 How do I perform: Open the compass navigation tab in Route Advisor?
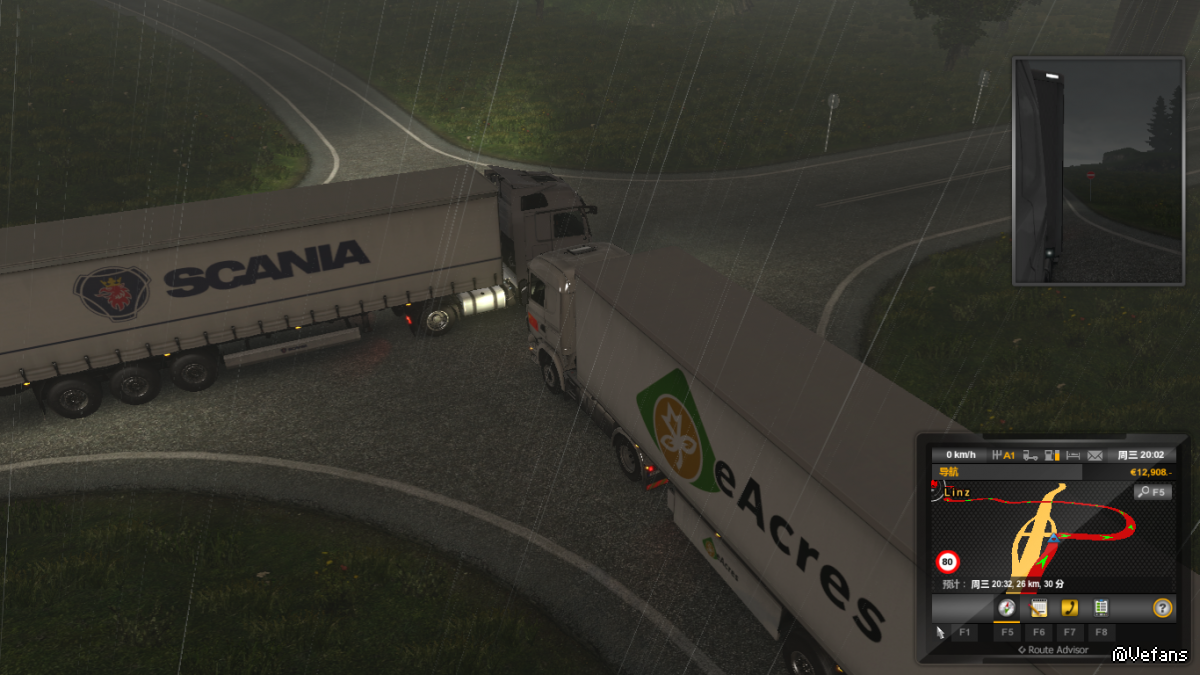1007,607
